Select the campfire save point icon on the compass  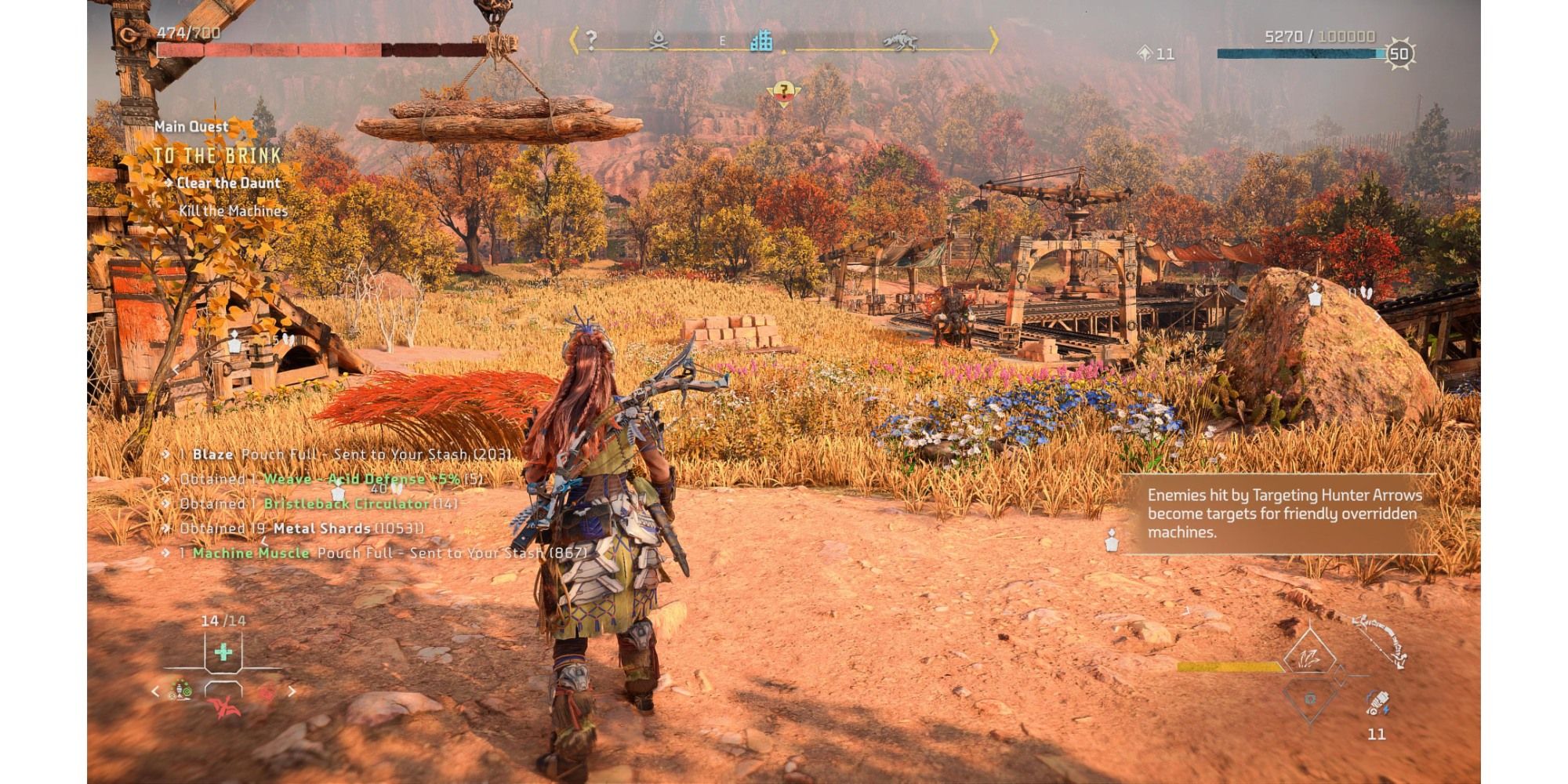659,41
